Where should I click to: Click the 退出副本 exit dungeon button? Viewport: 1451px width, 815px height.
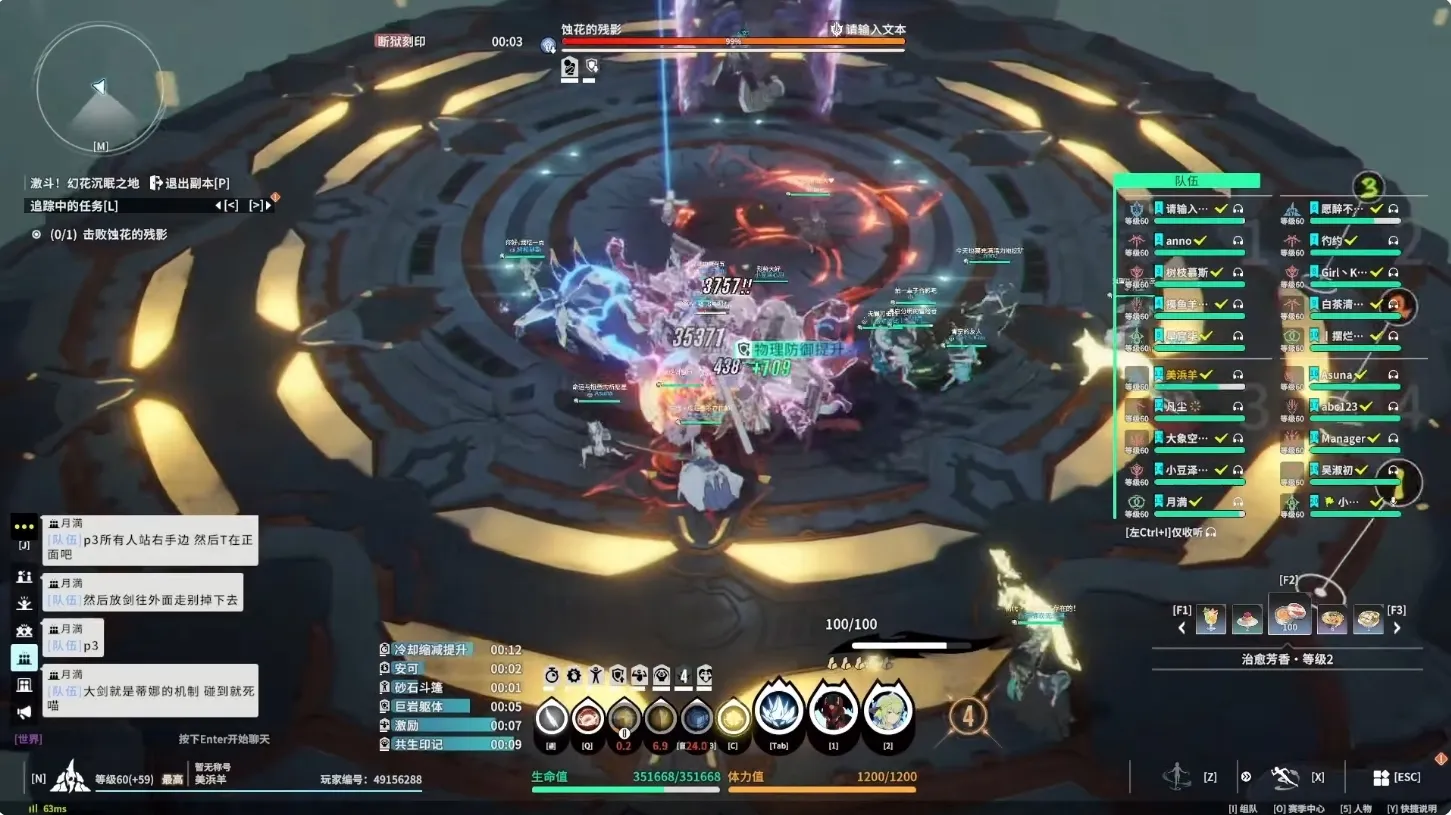coord(190,183)
